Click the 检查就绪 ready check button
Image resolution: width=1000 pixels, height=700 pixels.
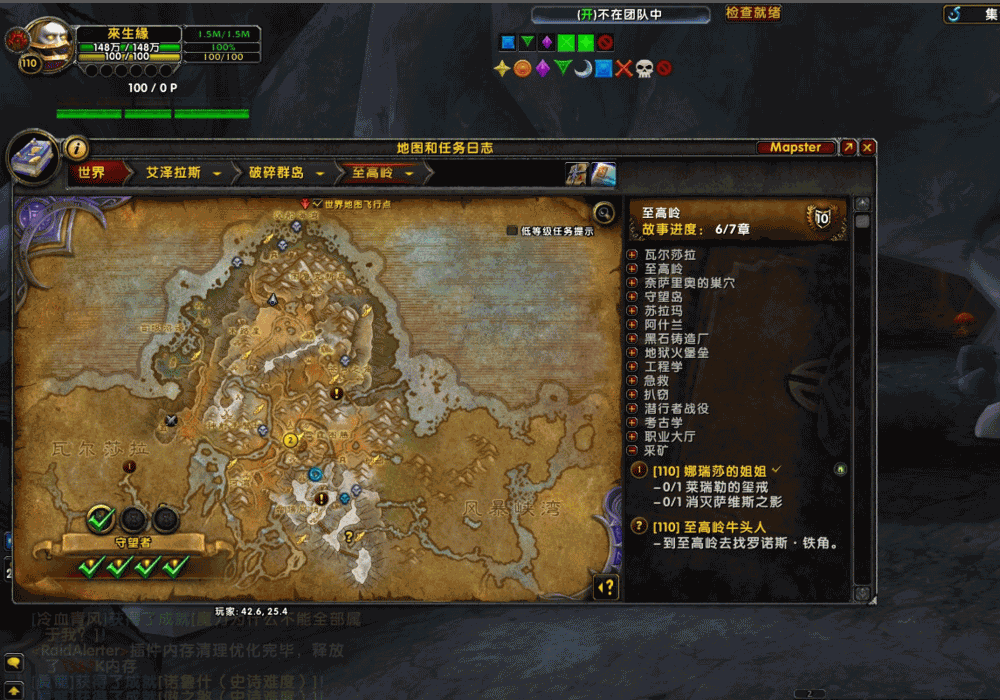(x=753, y=13)
